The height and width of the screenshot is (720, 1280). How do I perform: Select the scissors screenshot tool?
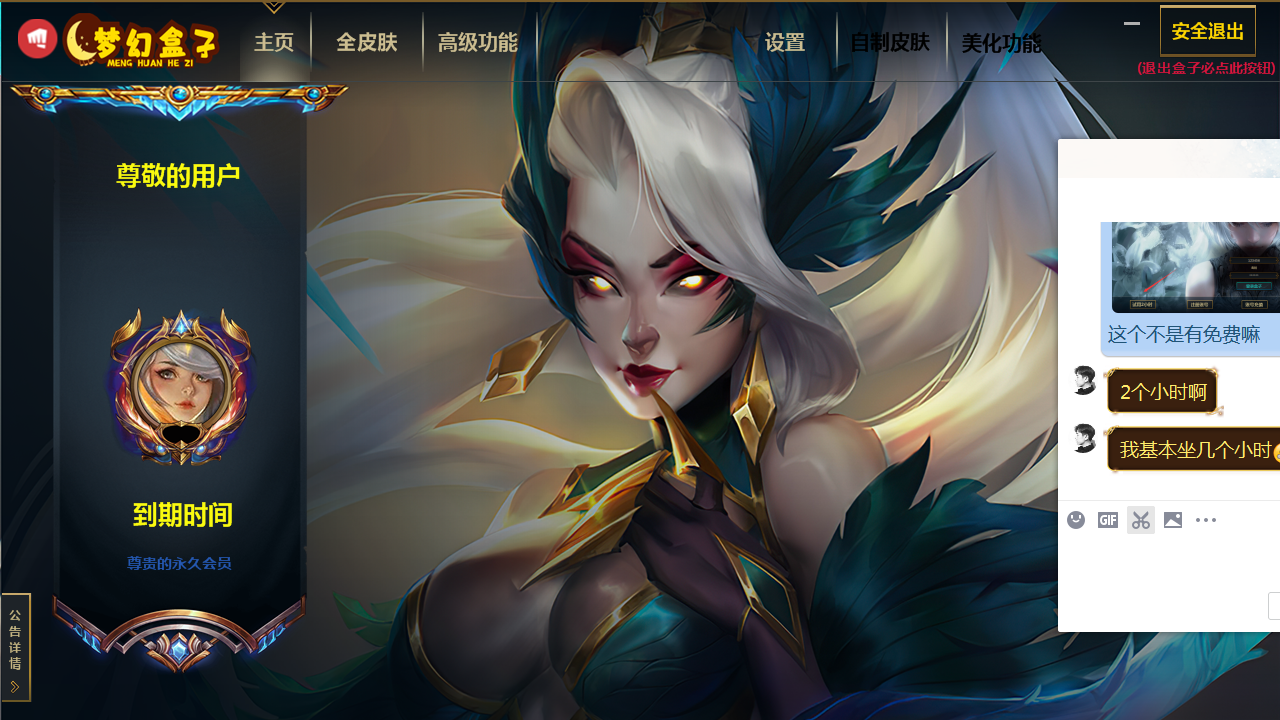tap(1140, 519)
